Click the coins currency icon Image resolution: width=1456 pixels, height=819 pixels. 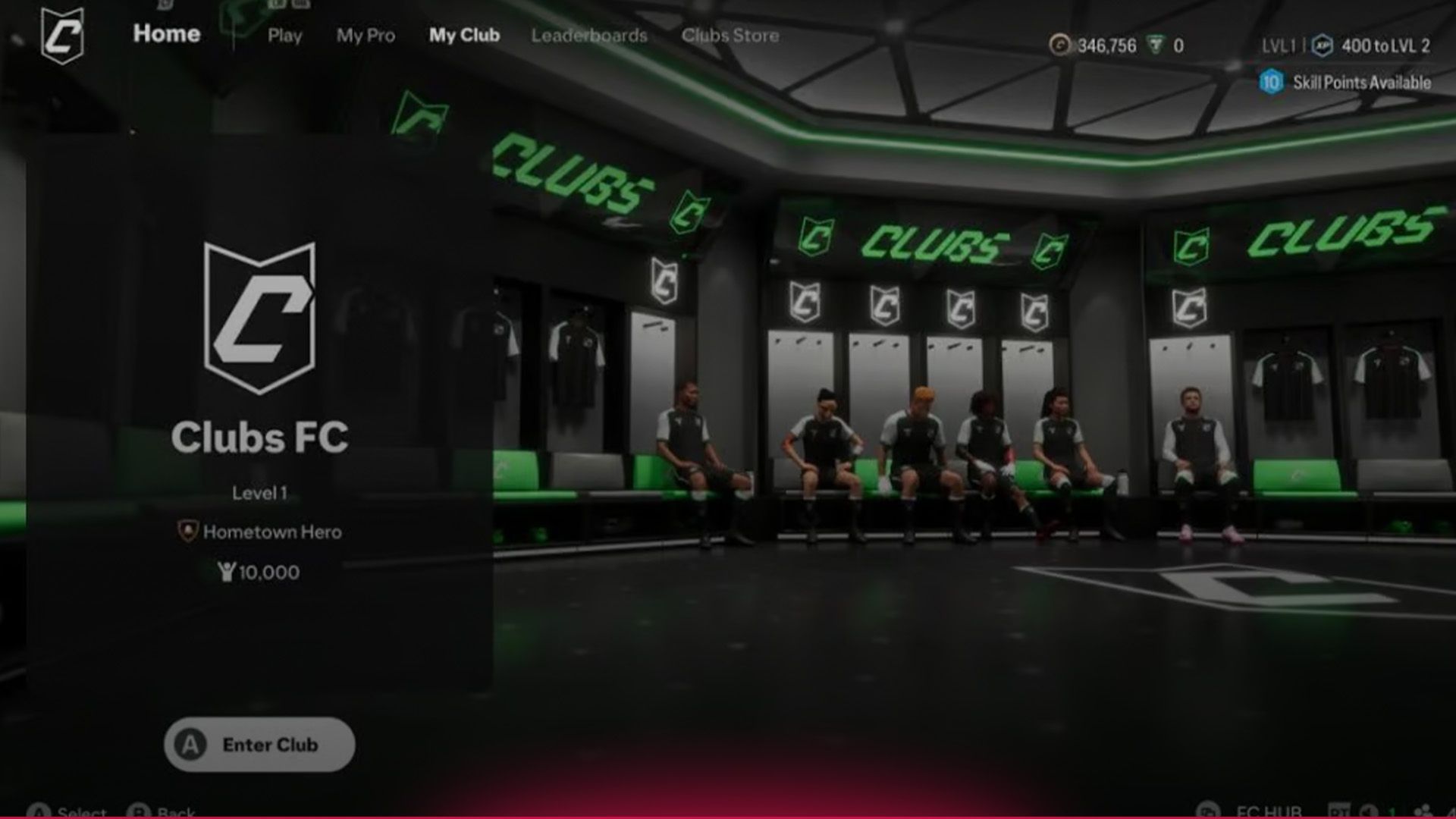[x=1060, y=47]
